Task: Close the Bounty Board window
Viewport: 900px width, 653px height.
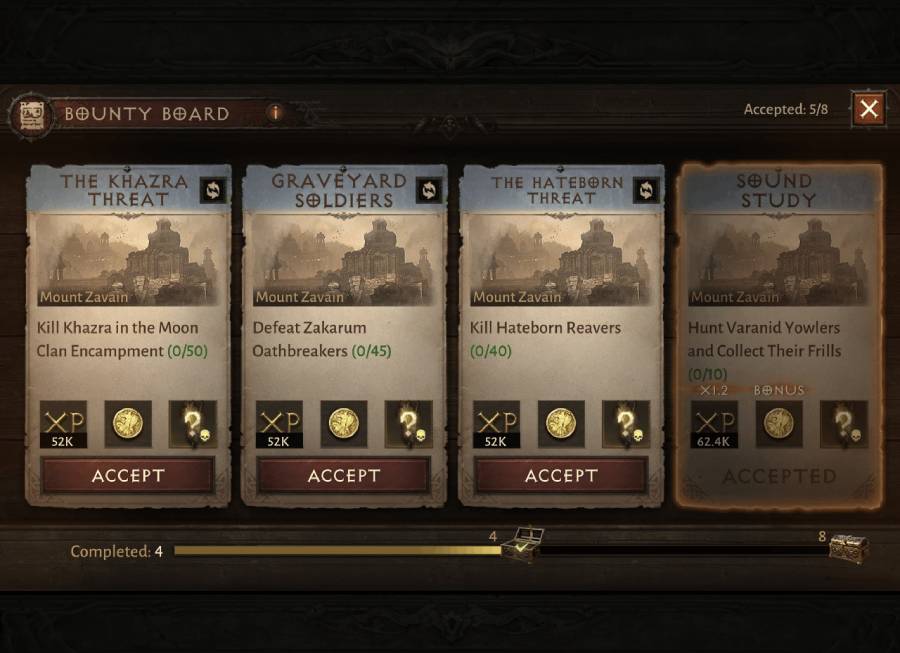Action: coord(868,109)
